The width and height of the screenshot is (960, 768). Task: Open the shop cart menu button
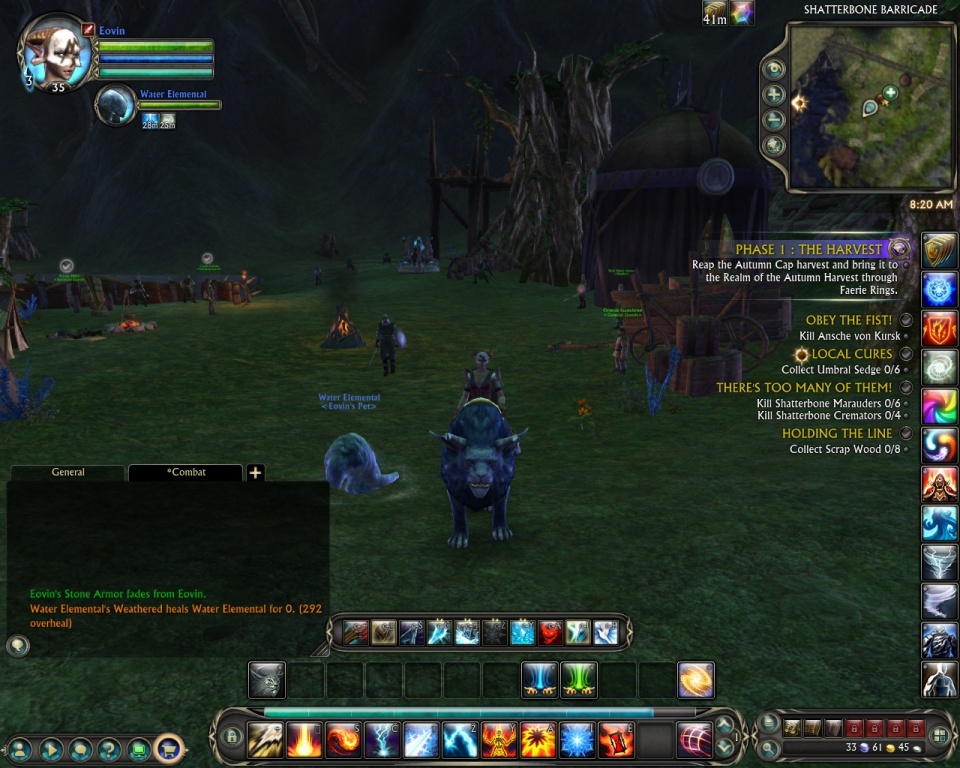tap(169, 747)
